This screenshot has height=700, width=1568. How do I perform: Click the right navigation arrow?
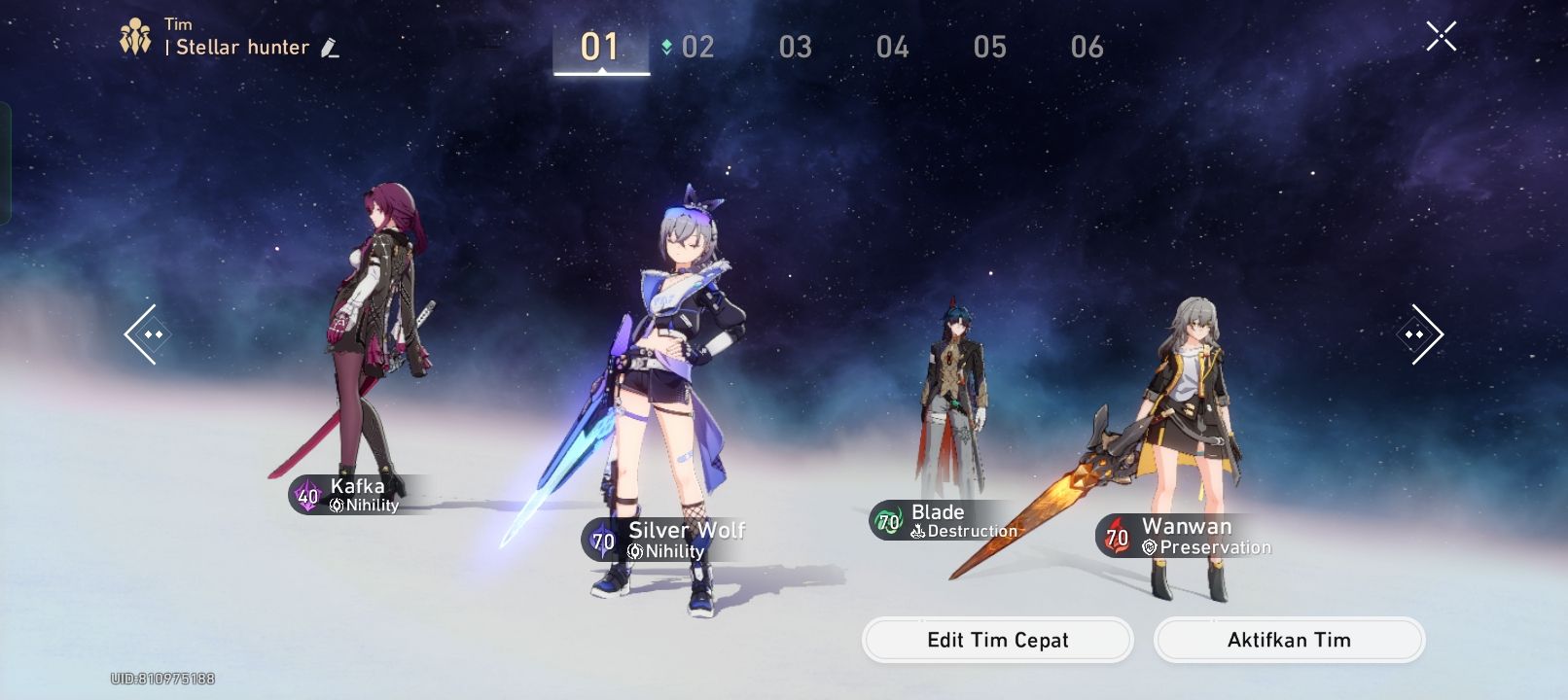click(1419, 334)
